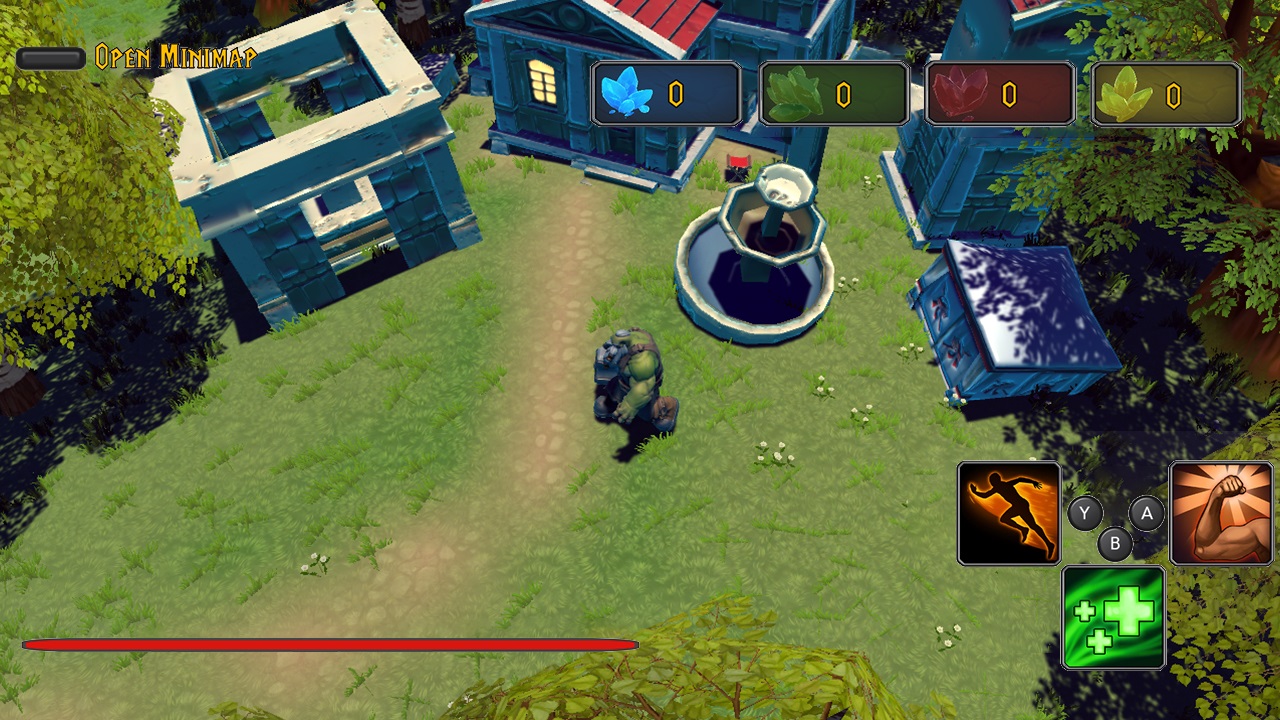Use the Strength fist ability
1280x720 pixels.
(x=1222, y=512)
